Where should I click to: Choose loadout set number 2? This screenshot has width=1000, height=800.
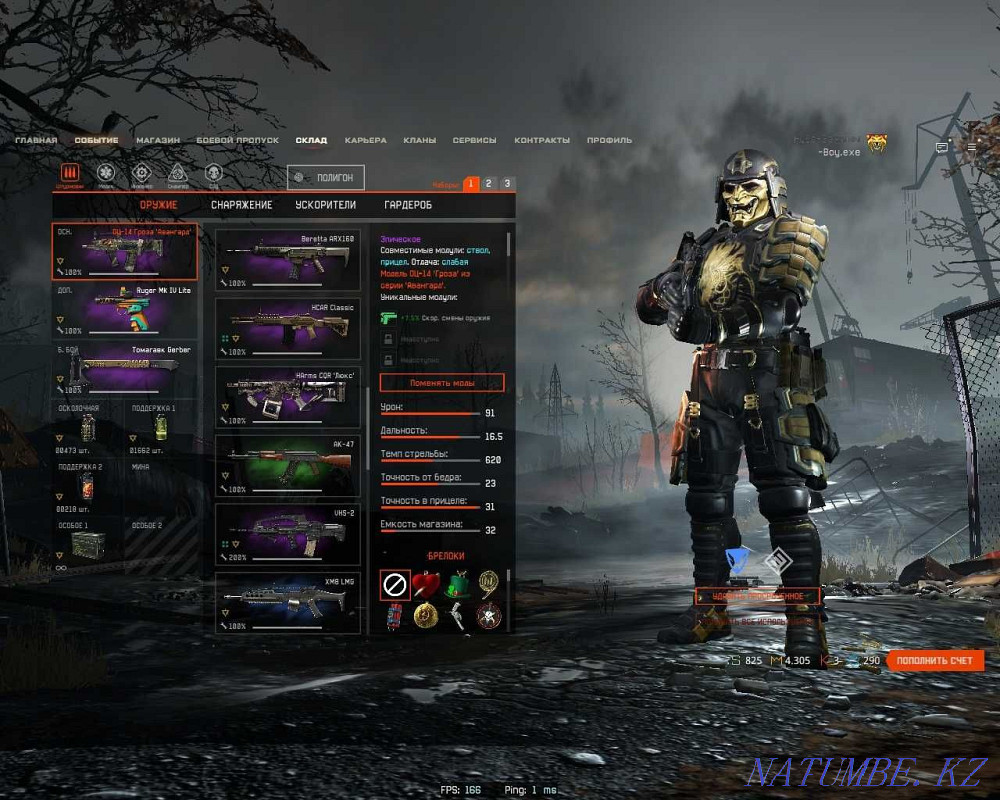click(488, 184)
